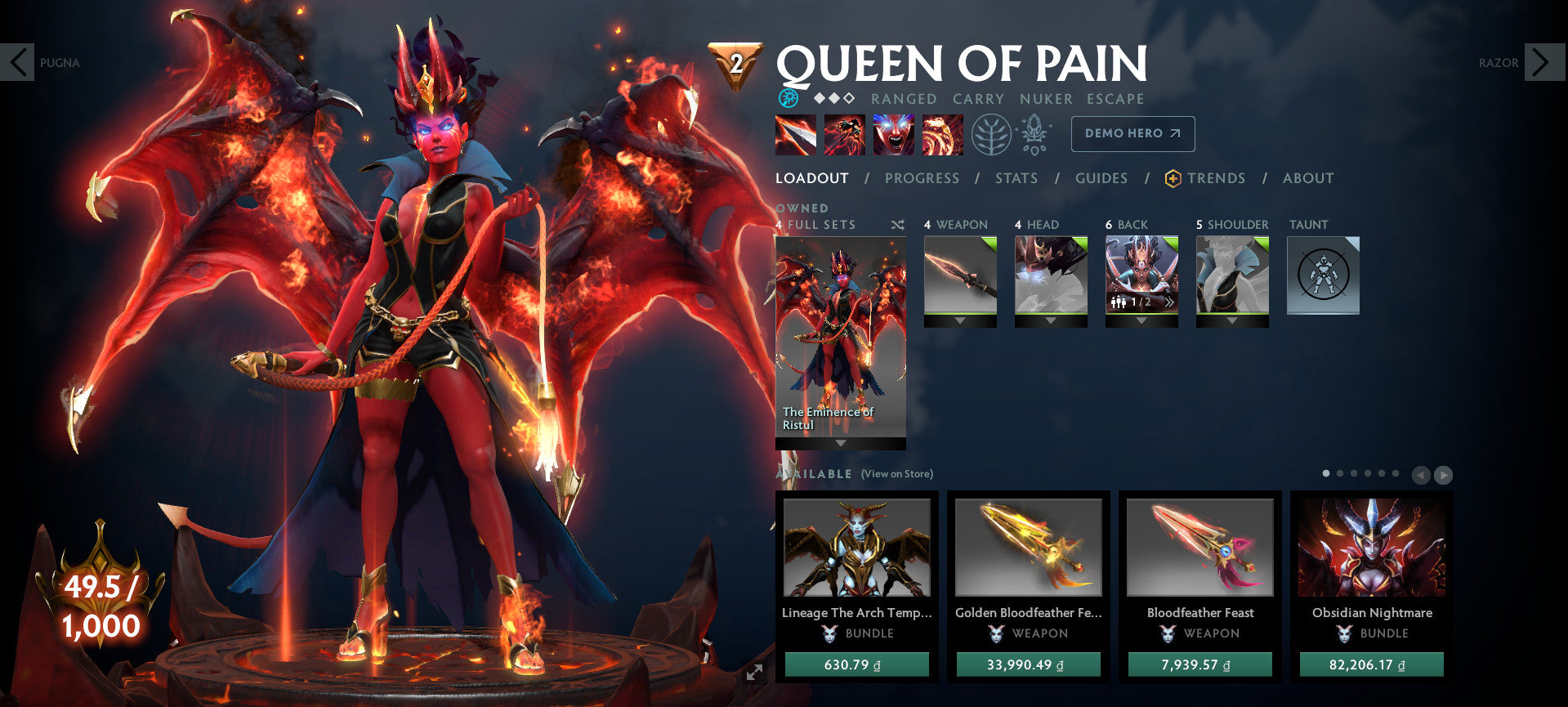Click the Blink ability icon

pyautogui.click(x=845, y=136)
